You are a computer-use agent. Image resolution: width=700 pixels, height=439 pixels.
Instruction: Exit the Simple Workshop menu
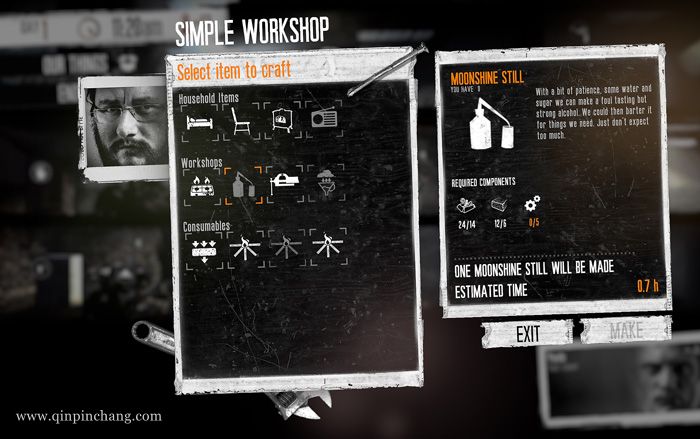[528, 333]
